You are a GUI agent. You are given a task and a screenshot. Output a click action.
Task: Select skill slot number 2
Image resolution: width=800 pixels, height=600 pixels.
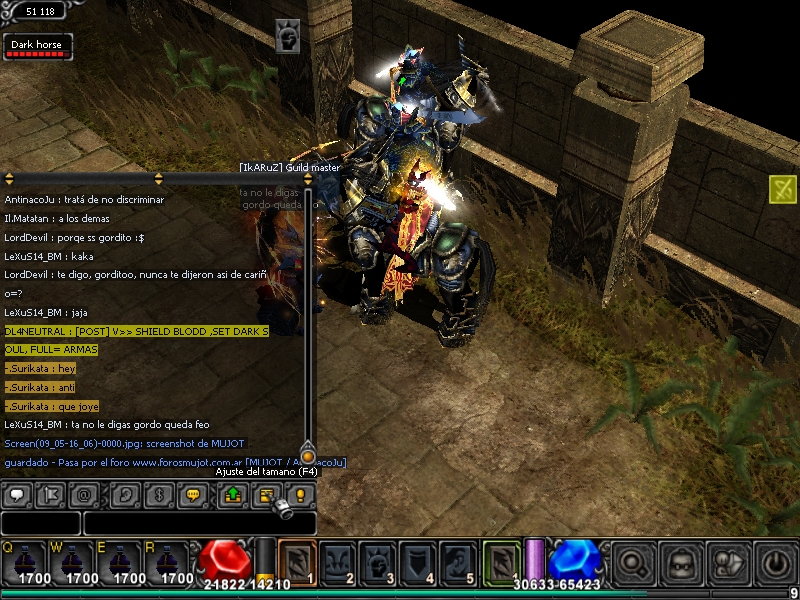pos(337,563)
